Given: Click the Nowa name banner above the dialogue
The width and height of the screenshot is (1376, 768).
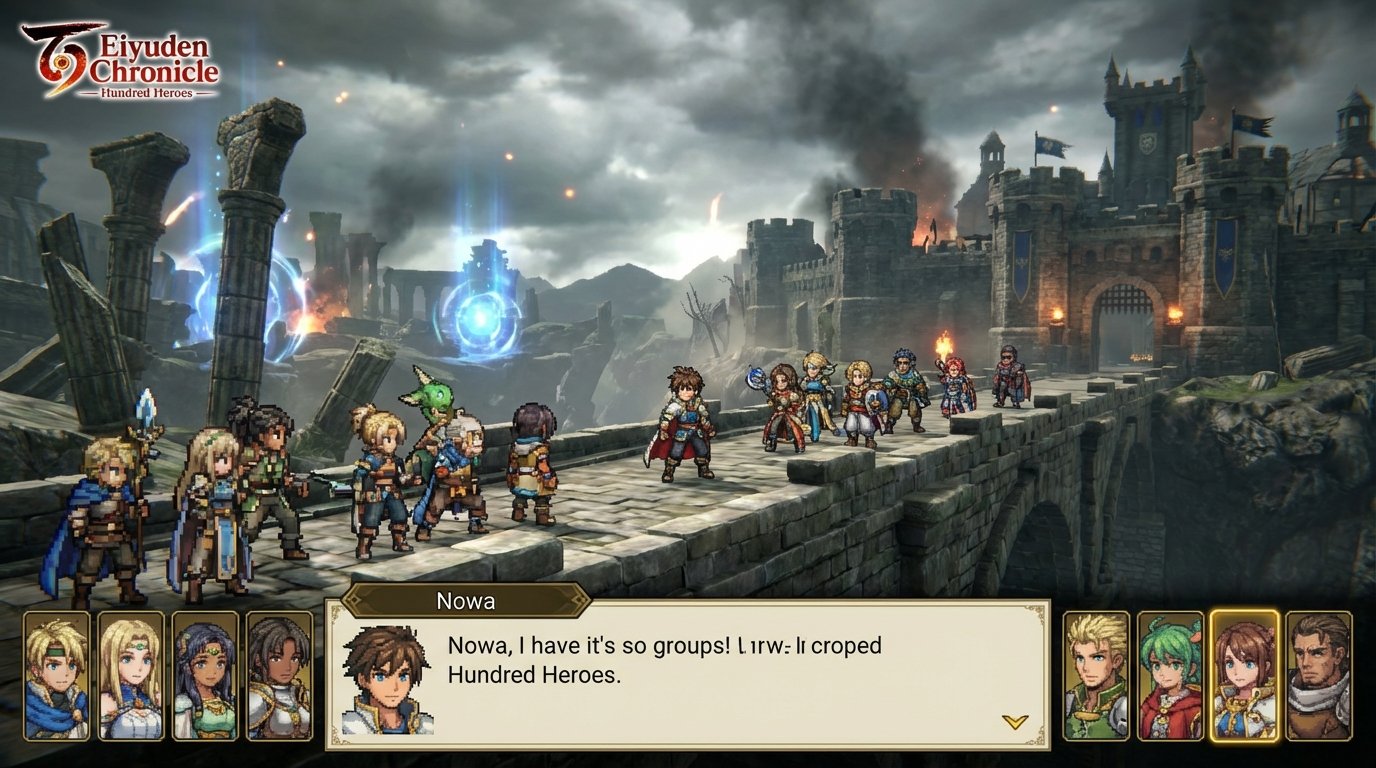Looking at the screenshot, I should pos(466,601).
